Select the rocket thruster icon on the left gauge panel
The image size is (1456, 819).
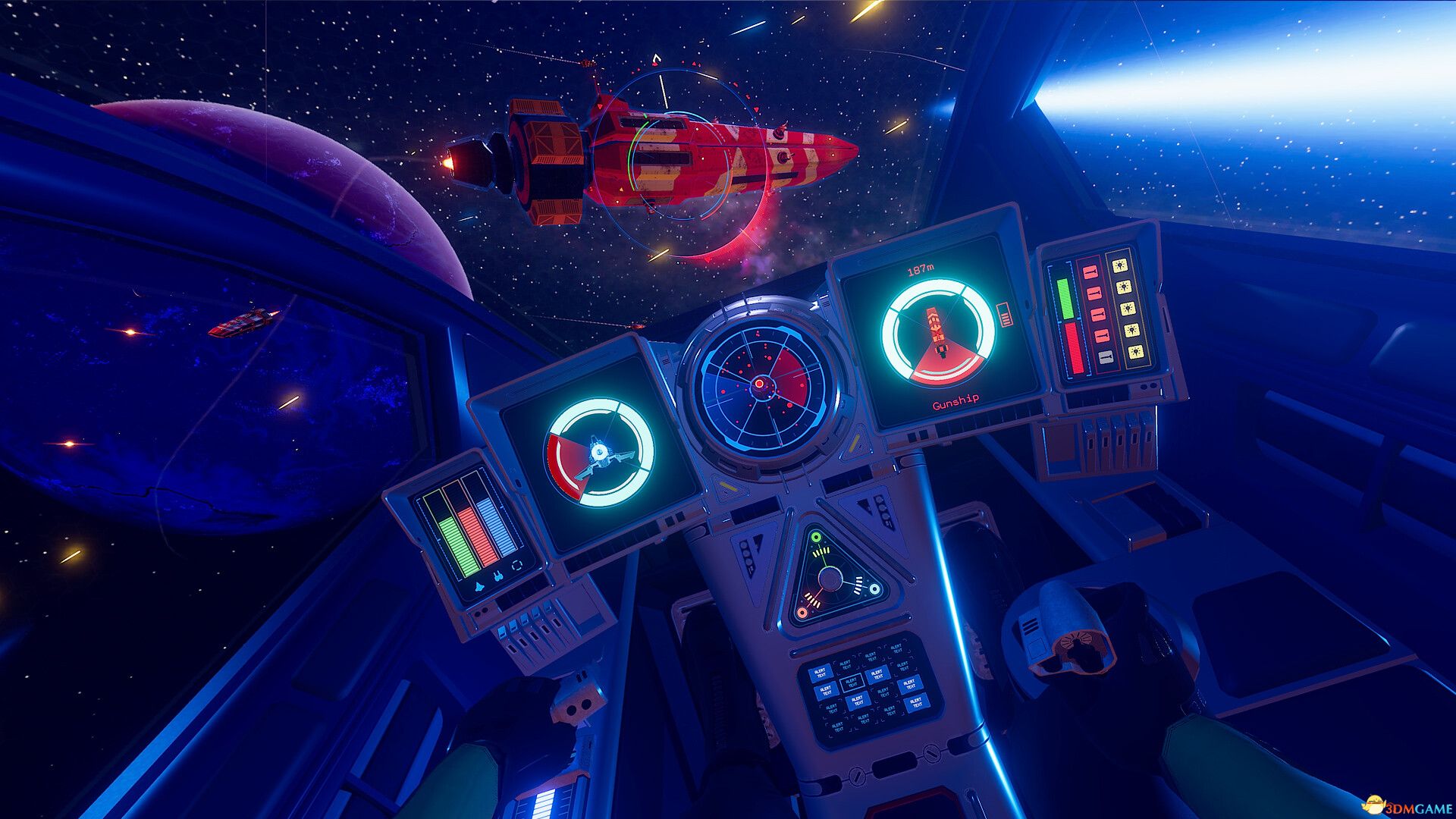479,586
